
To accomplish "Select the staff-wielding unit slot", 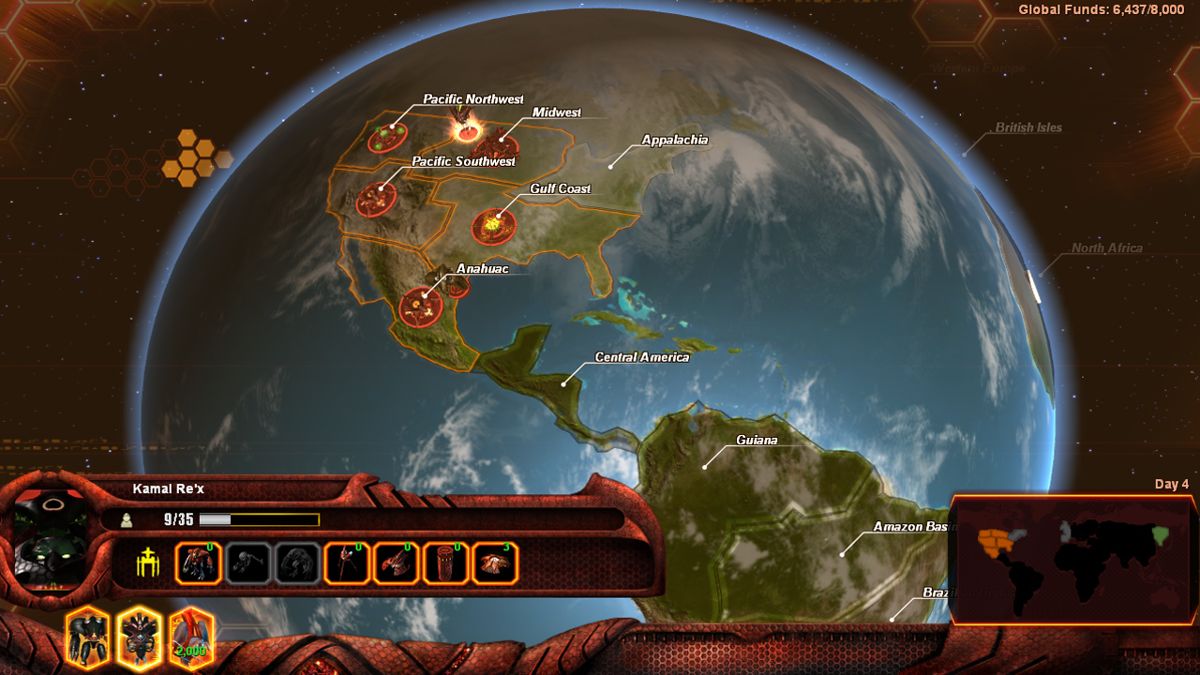I will (x=346, y=564).
